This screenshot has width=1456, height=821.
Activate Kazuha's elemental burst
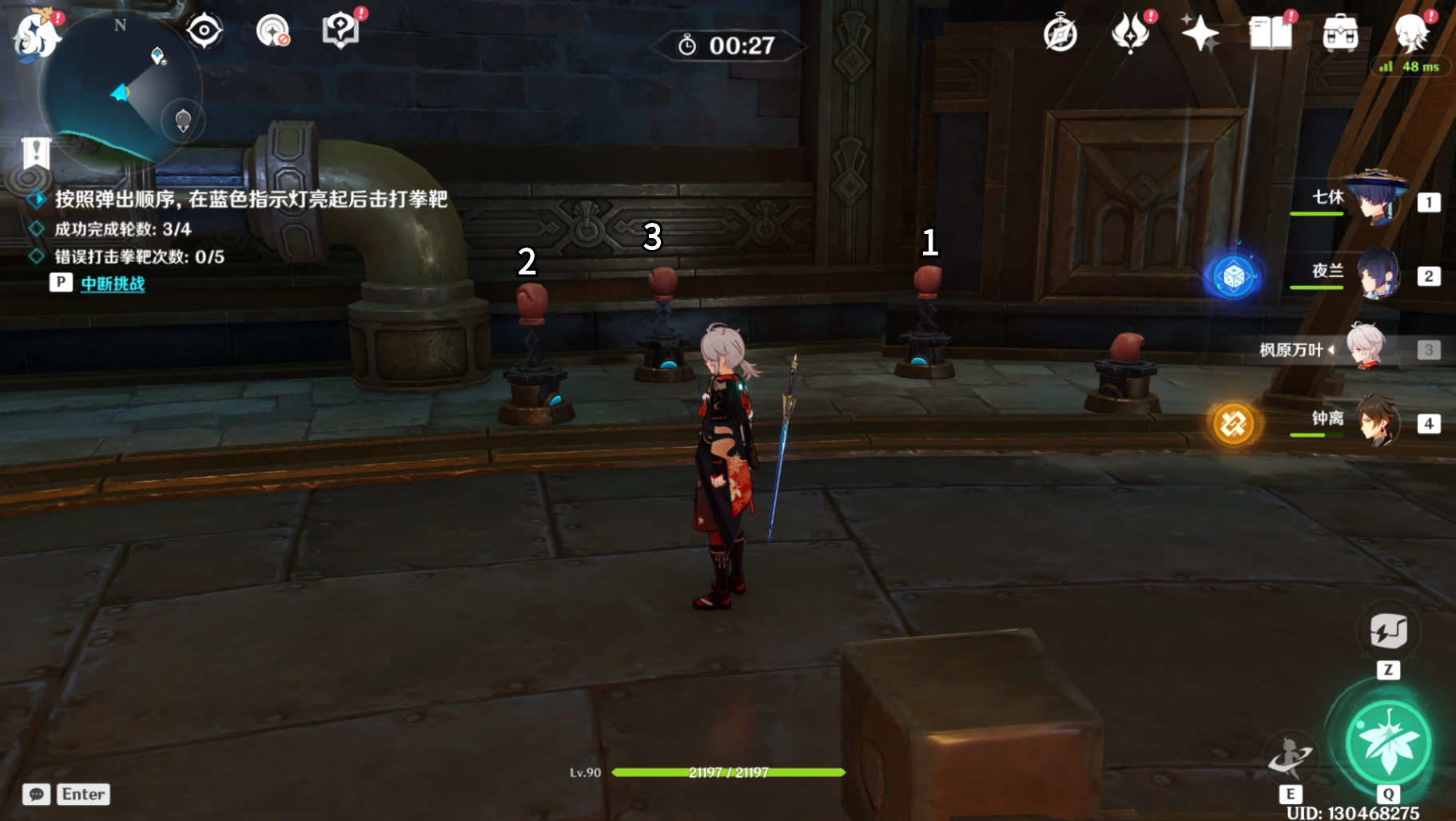tap(1388, 743)
